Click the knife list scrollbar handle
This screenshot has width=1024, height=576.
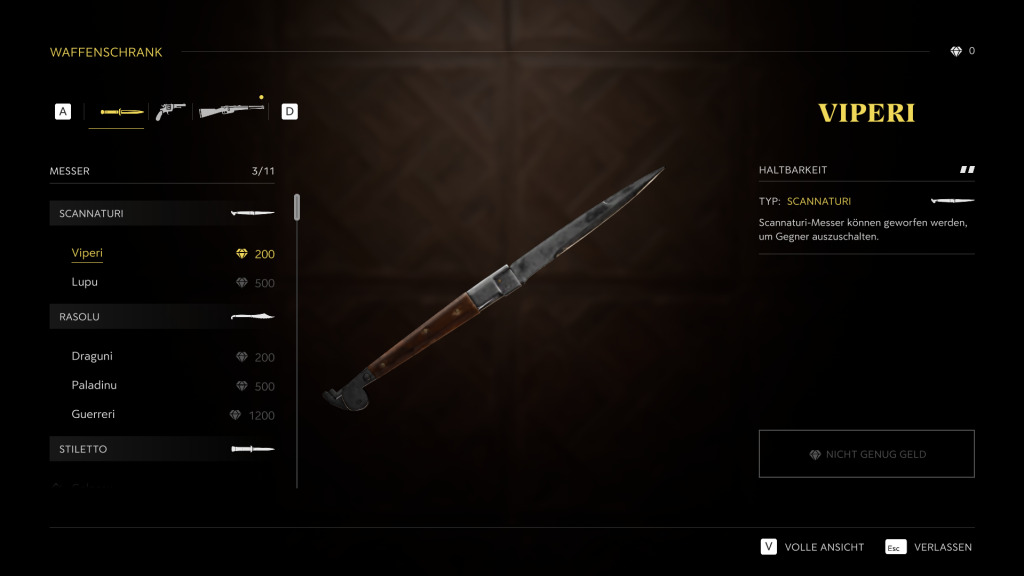[x=297, y=207]
